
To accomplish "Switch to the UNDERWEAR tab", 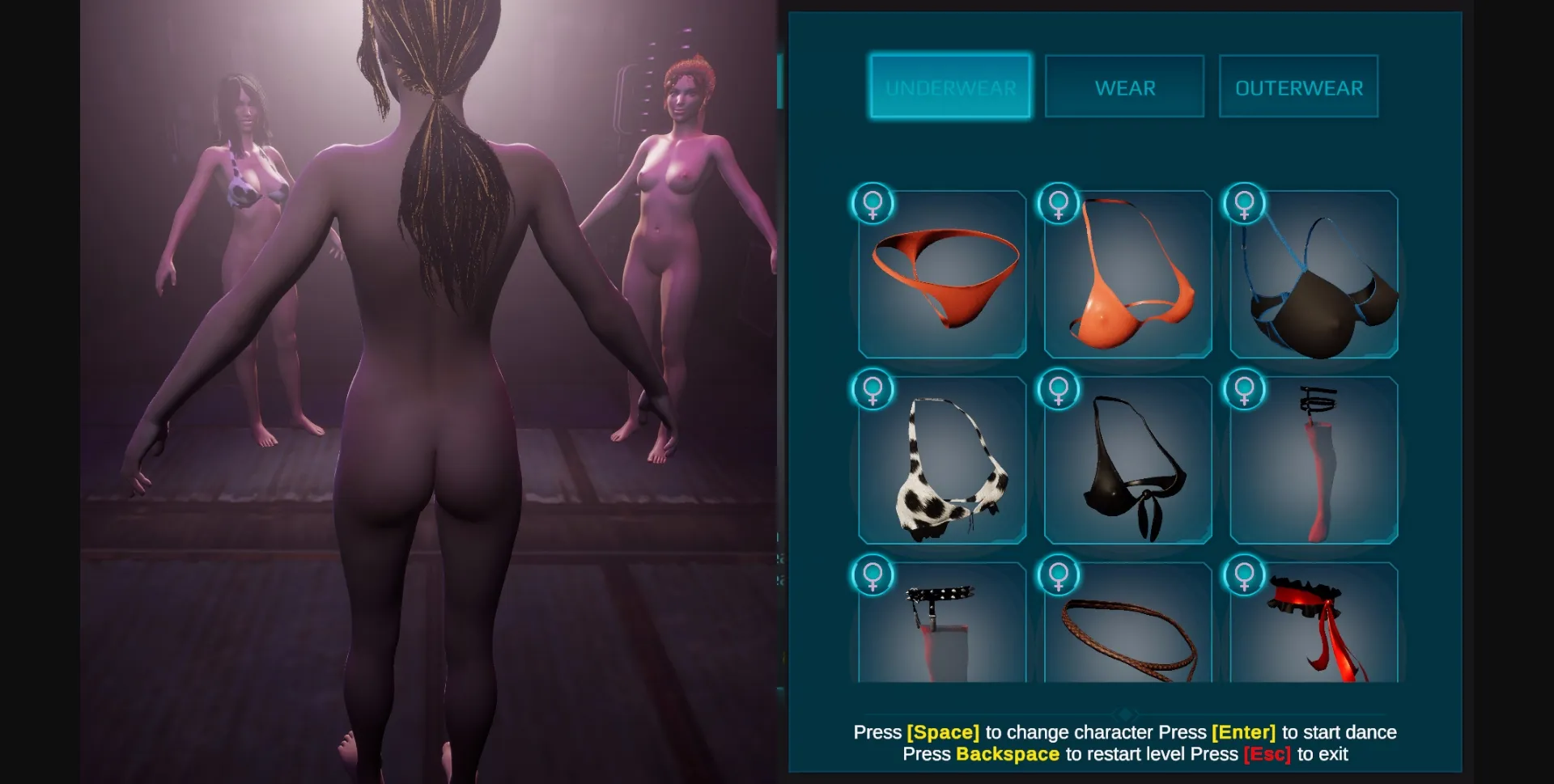I will [x=949, y=87].
